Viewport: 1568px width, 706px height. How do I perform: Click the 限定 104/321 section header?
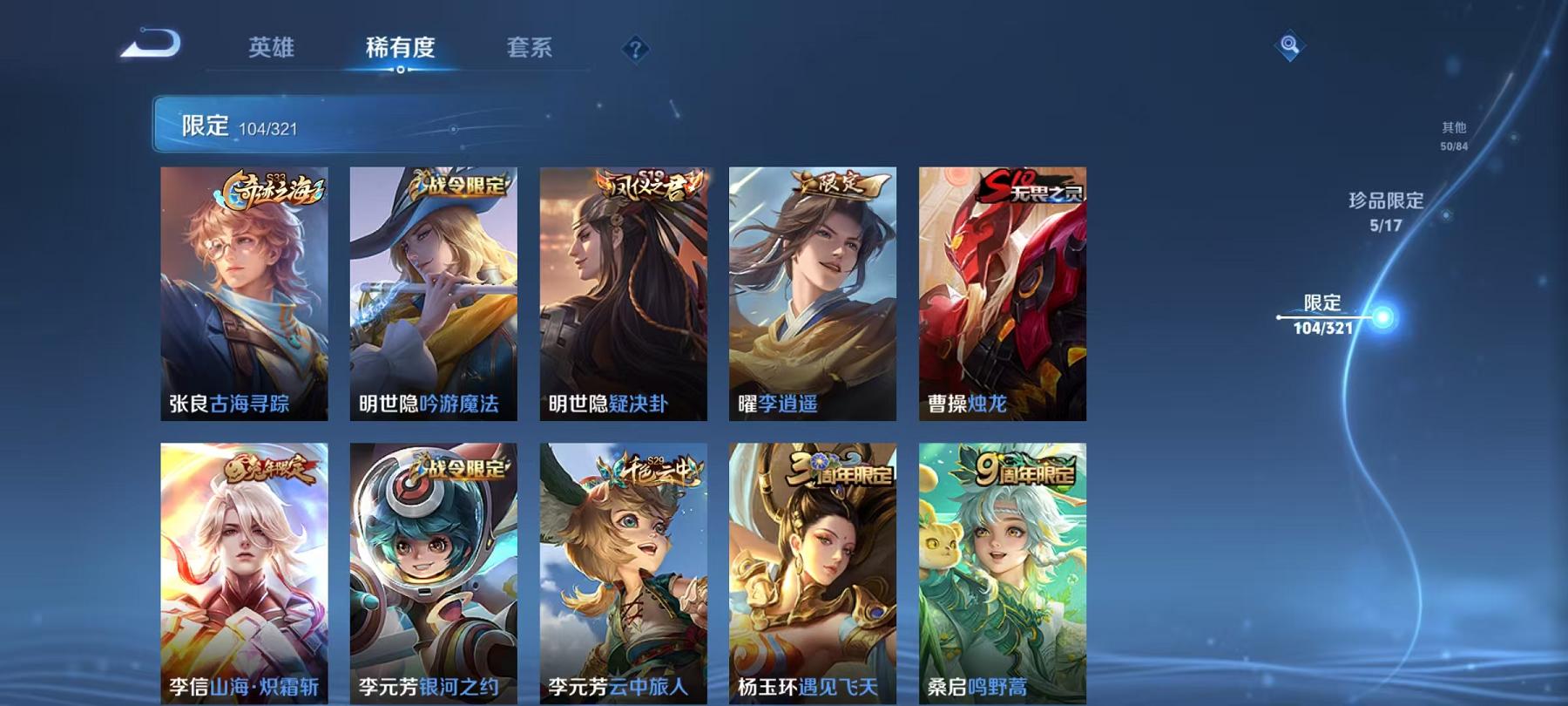(244, 125)
